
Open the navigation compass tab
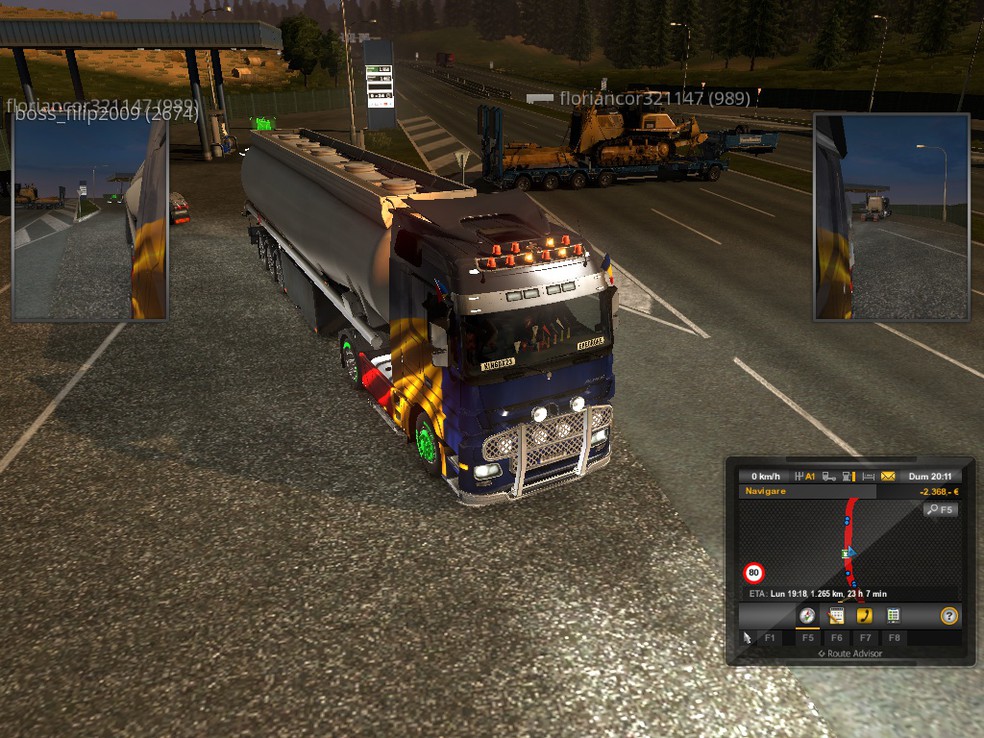coord(807,616)
